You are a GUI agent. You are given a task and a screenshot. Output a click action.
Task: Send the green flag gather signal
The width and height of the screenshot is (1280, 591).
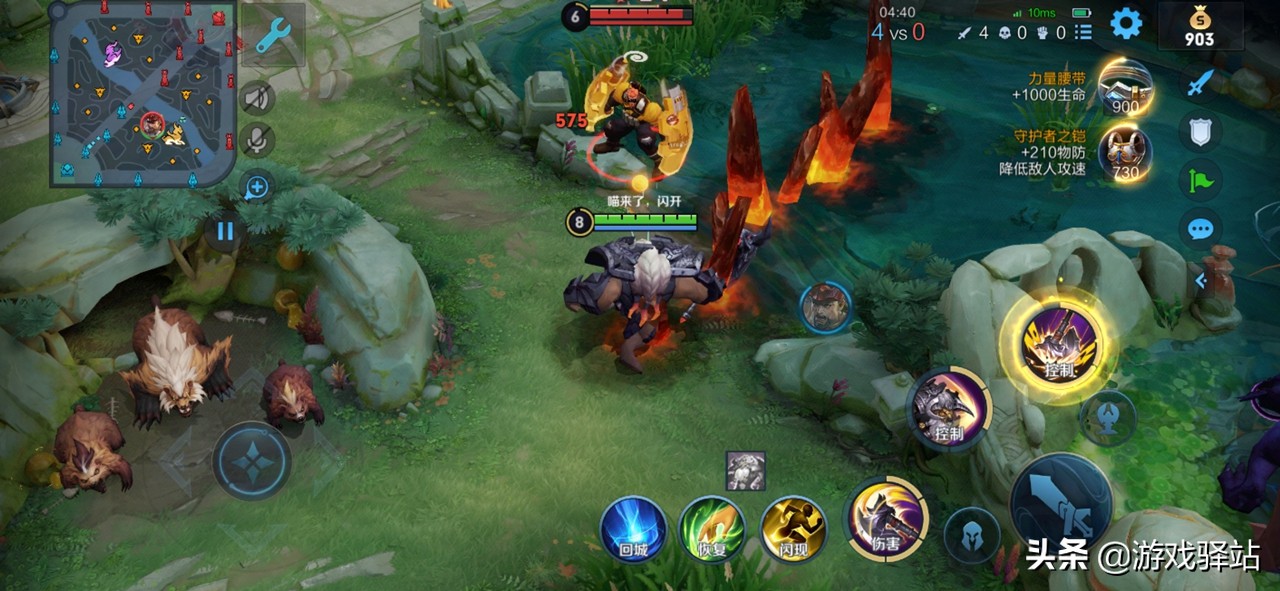[x=1200, y=181]
